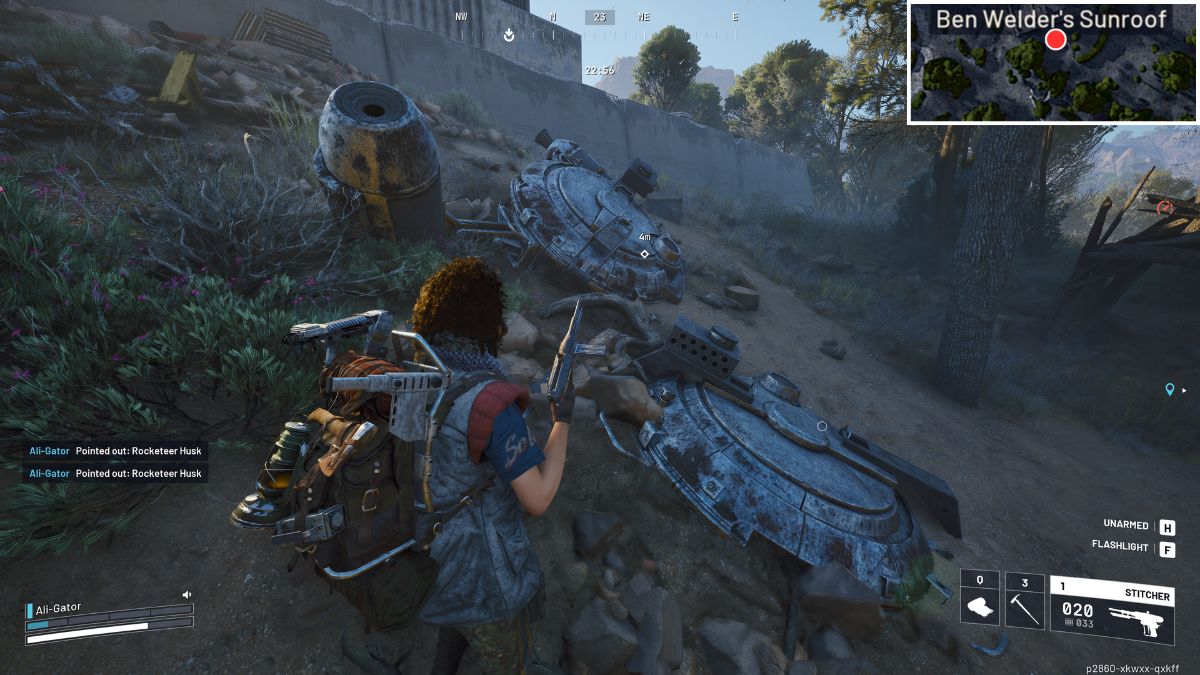Click the Rocketeer Husk ping marker
The height and width of the screenshot is (675, 1200).
645,254
